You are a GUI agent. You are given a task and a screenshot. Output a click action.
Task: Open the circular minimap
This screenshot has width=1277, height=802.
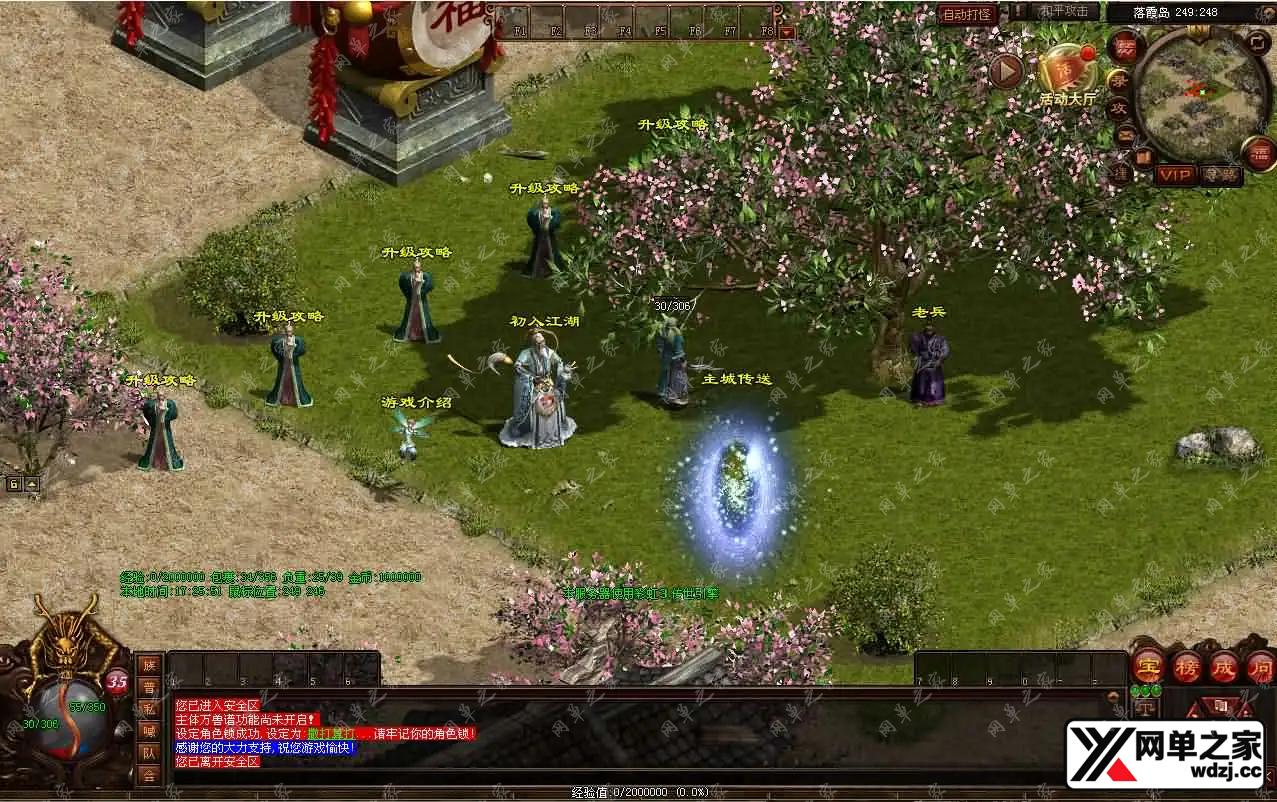click(1202, 93)
